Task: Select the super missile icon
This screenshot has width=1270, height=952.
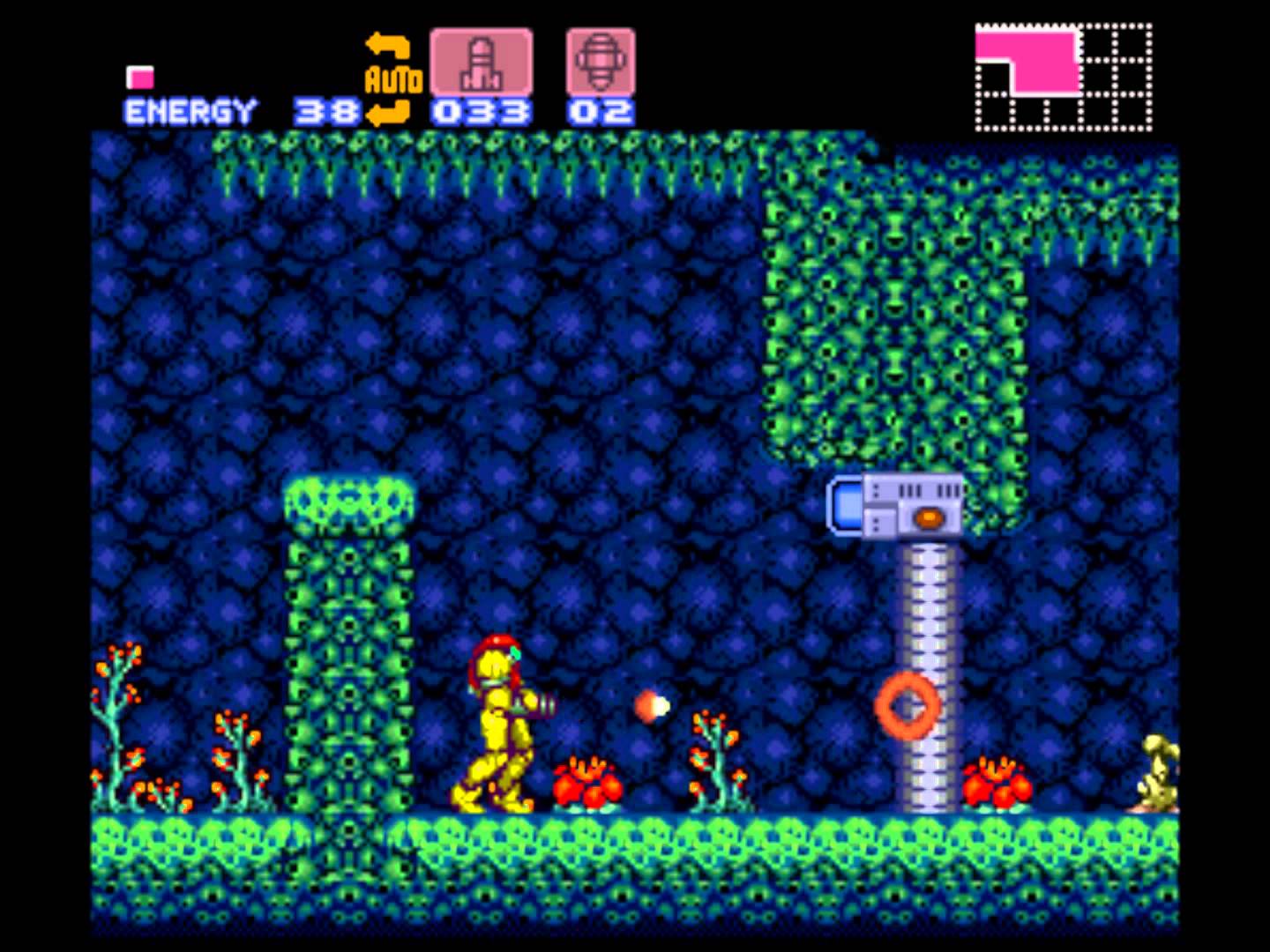Action: click(600, 60)
